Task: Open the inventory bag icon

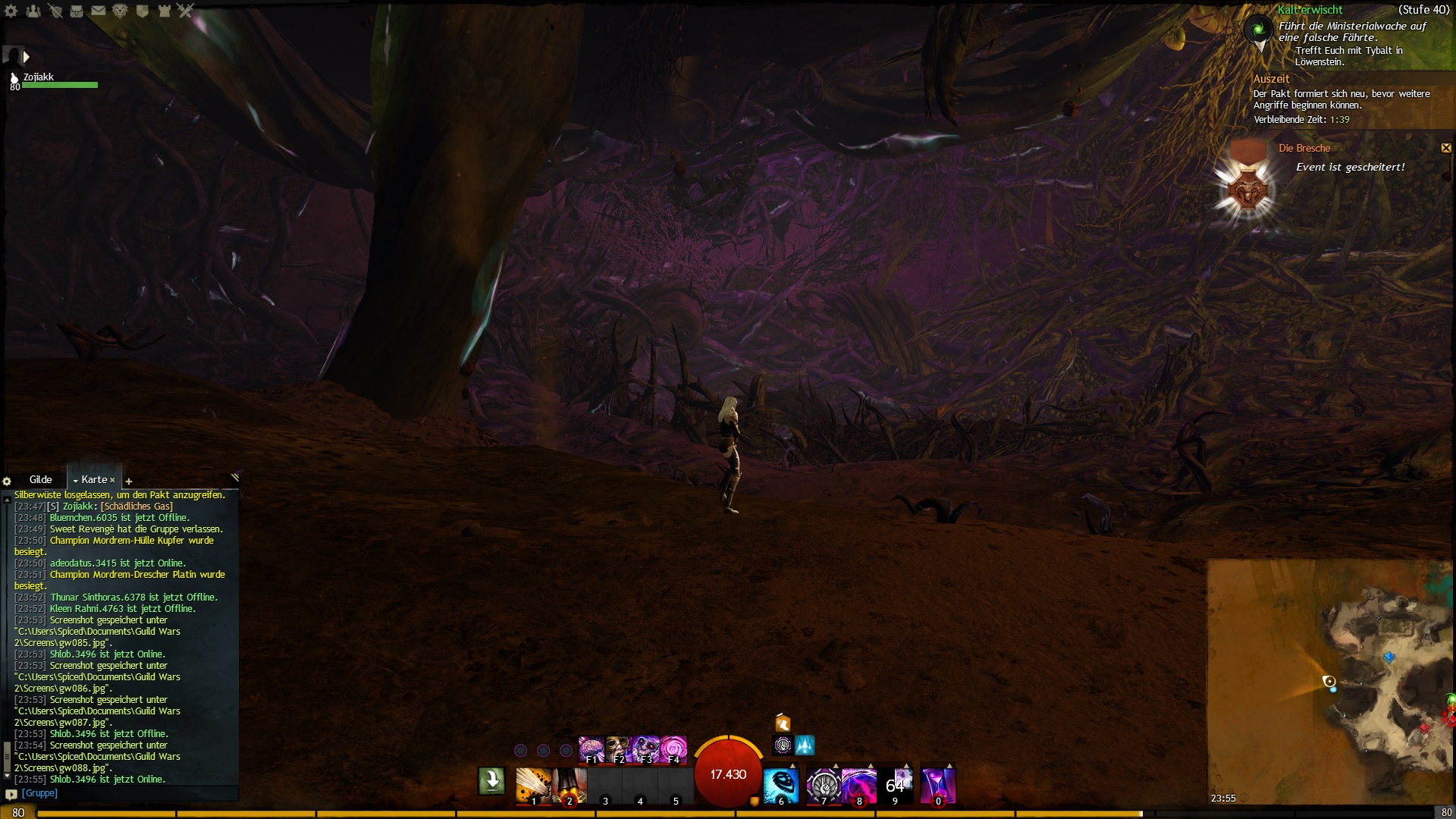Action: (77, 11)
